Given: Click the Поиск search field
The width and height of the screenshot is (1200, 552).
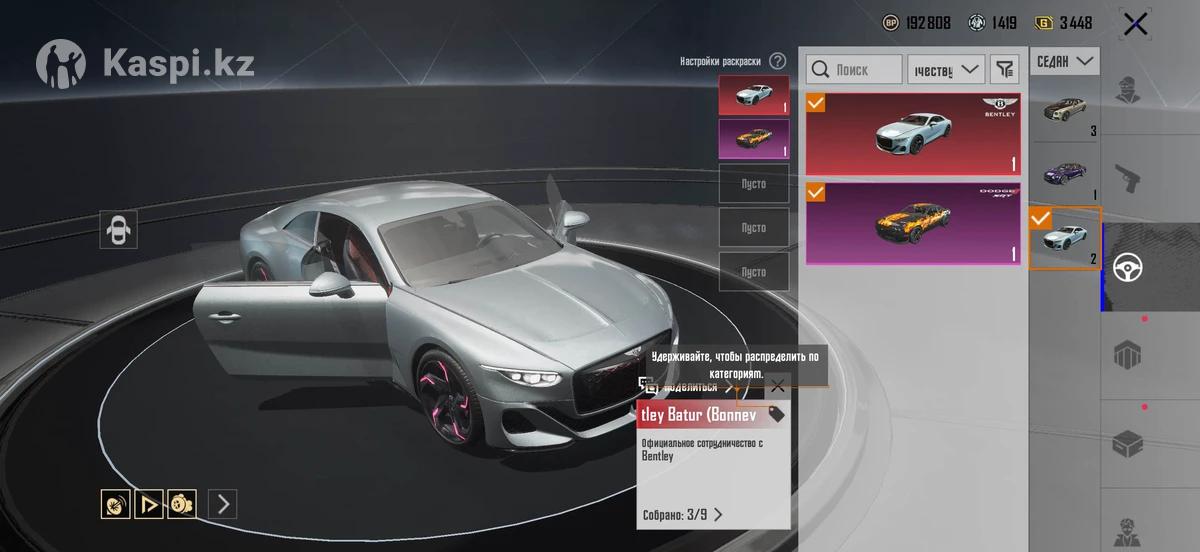Looking at the screenshot, I should pyautogui.click(x=854, y=69).
